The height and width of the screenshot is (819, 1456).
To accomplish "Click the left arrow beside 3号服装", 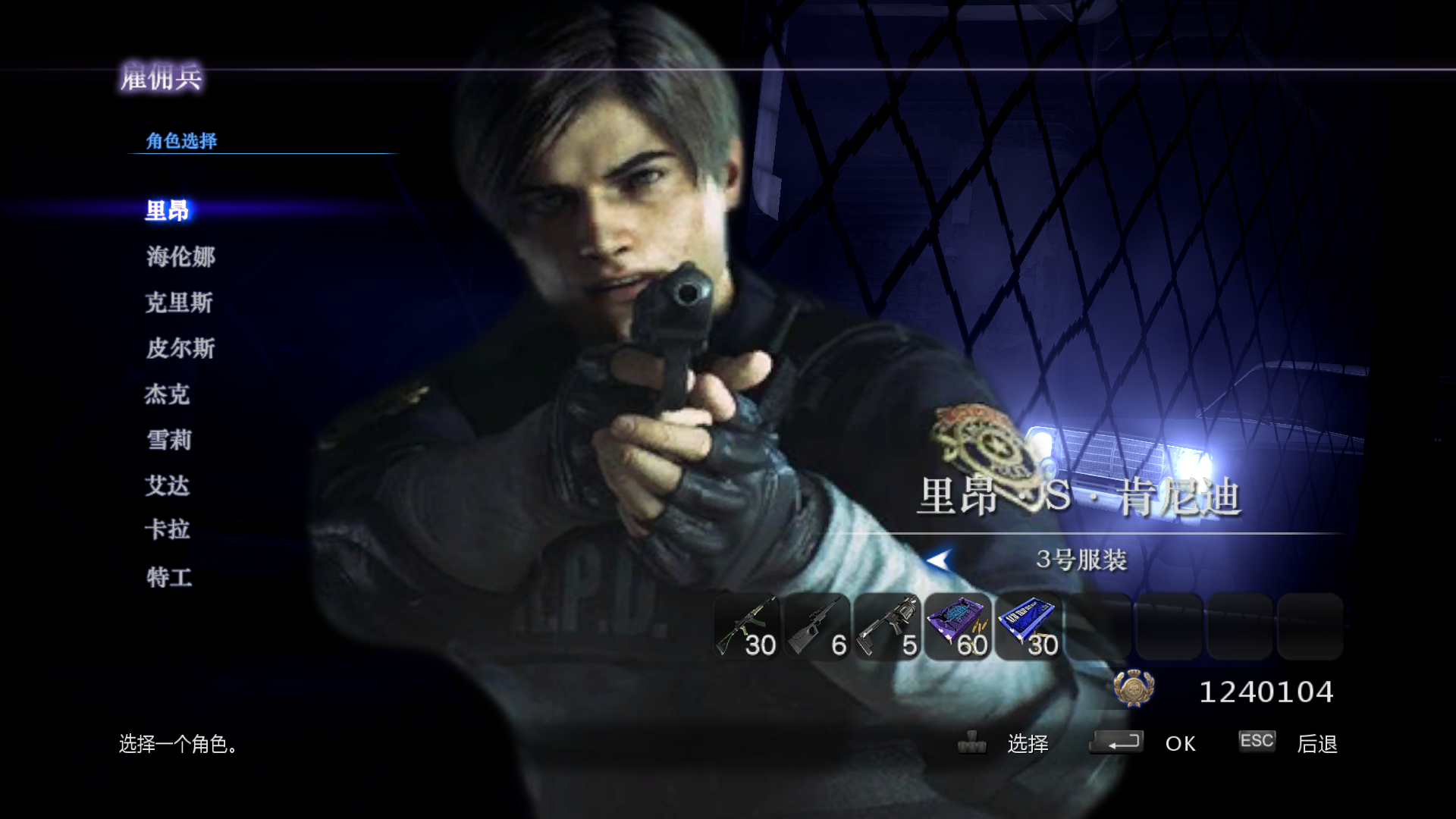I will pyautogui.click(x=939, y=560).
